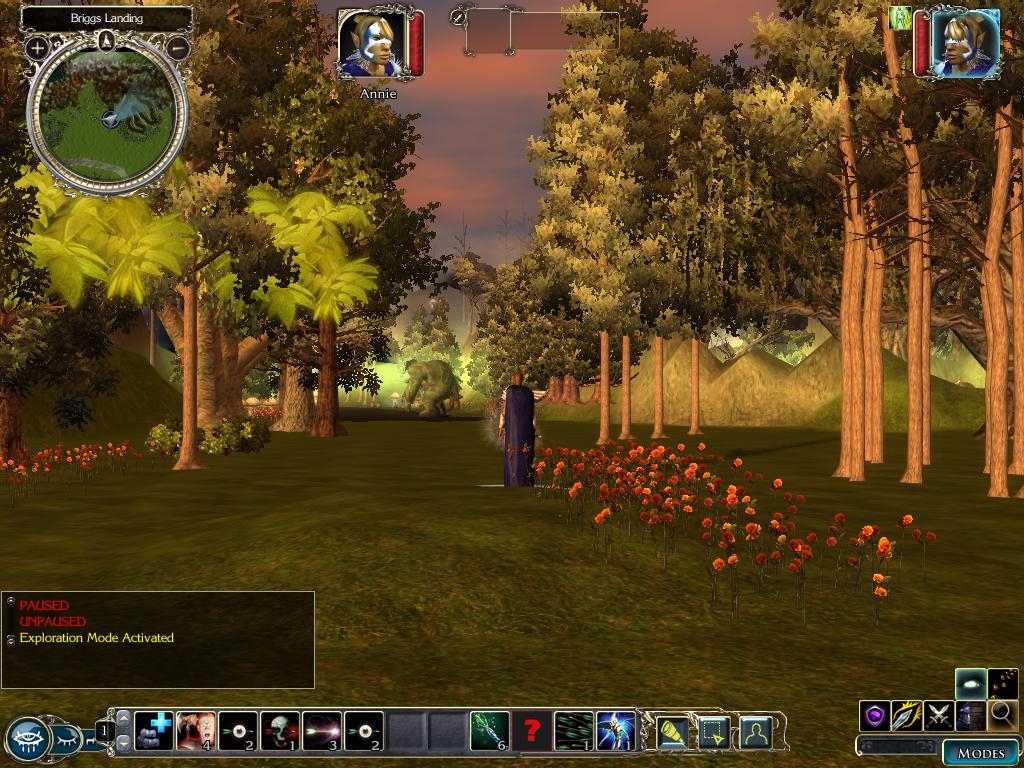Click the yellow flashlight toolbar button
This screenshot has height=768, width=1024.
tap(672, 732)
